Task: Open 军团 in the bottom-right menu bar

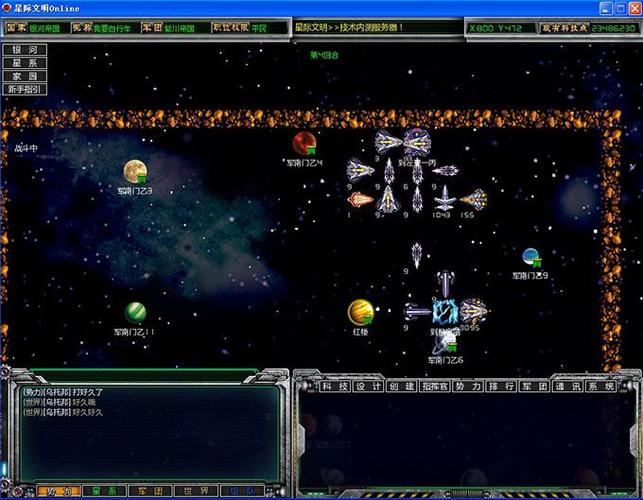Action: click(x=533, y=385)
